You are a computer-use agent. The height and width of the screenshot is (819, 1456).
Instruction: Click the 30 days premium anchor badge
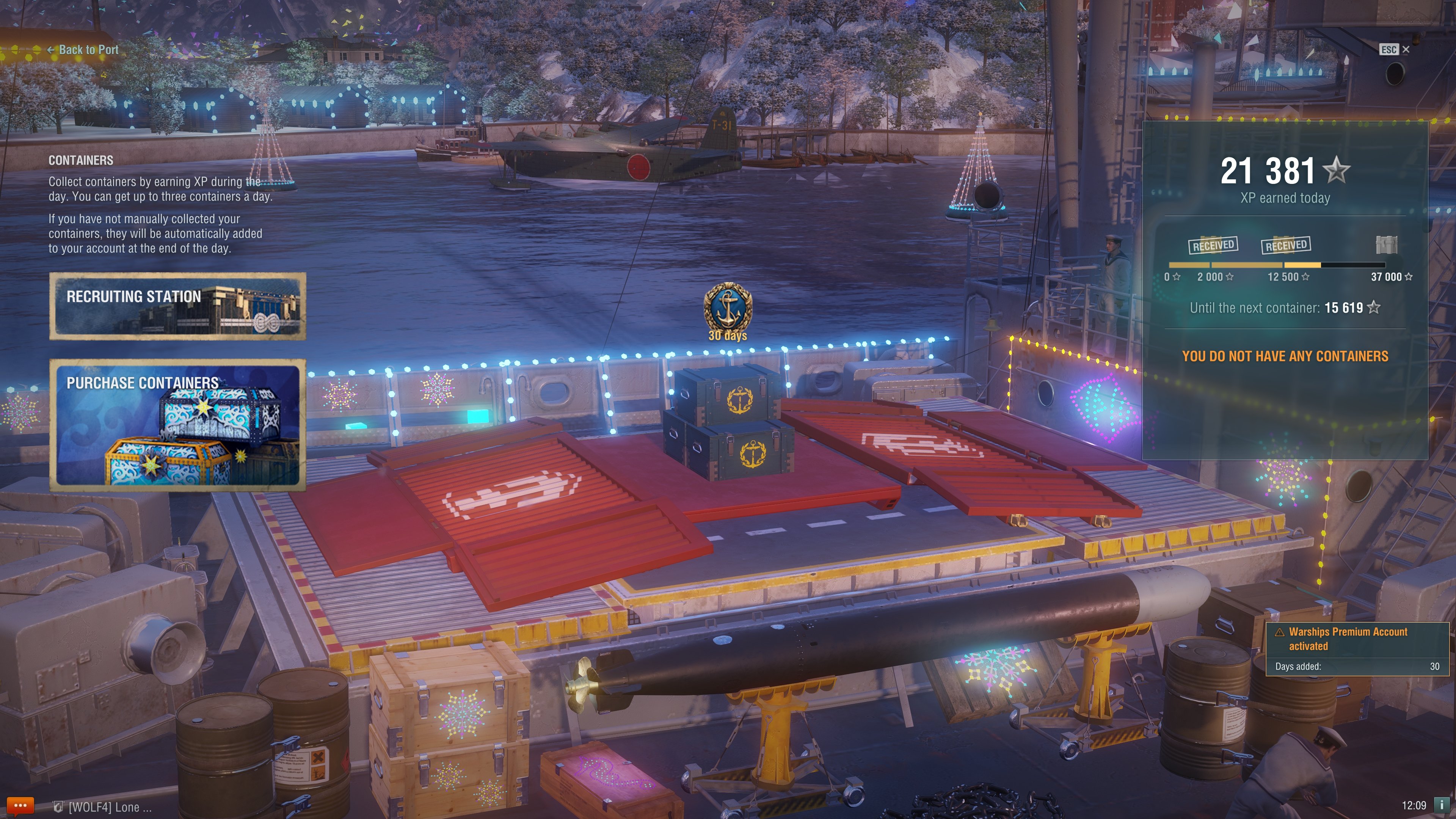[x=728, y=308]
